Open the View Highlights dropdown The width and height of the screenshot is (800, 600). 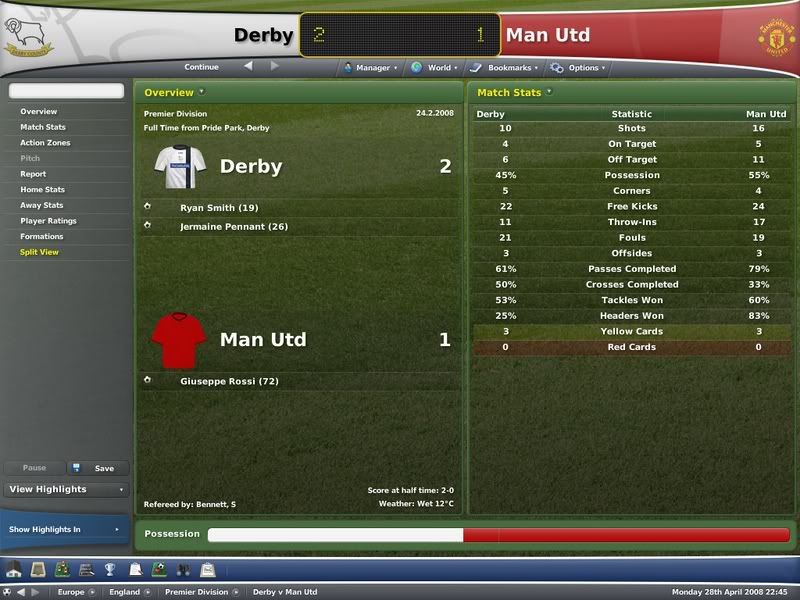tap(66, 490)
